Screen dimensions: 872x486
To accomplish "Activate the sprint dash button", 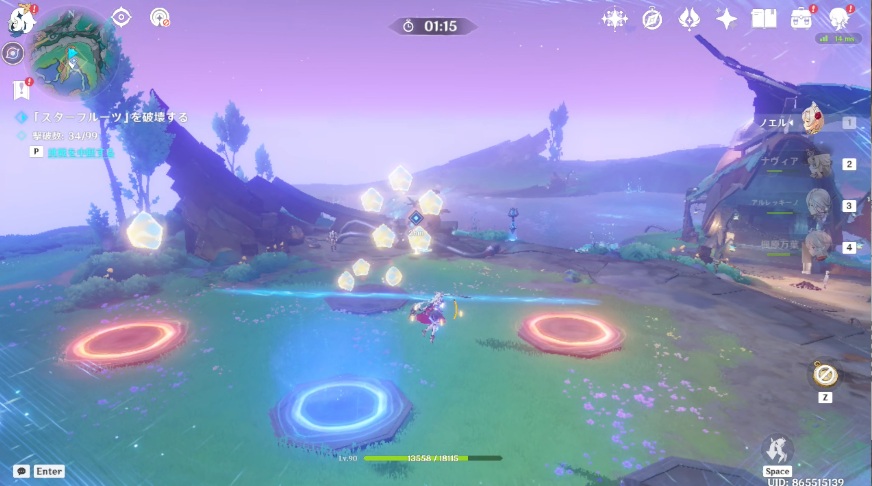I will (x=777, y=451).
